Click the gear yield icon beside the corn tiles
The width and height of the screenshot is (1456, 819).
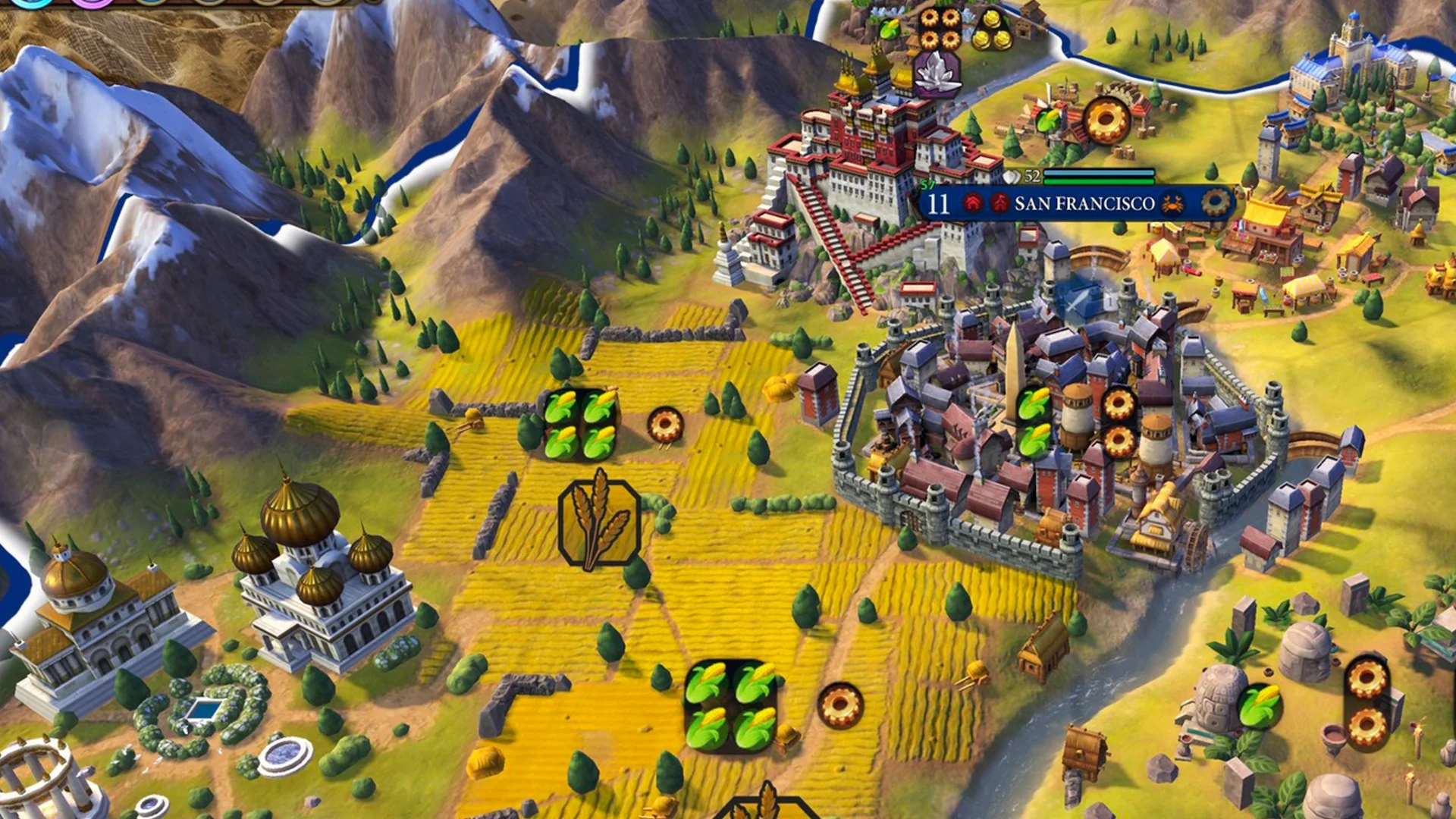(x=664, y=425)
